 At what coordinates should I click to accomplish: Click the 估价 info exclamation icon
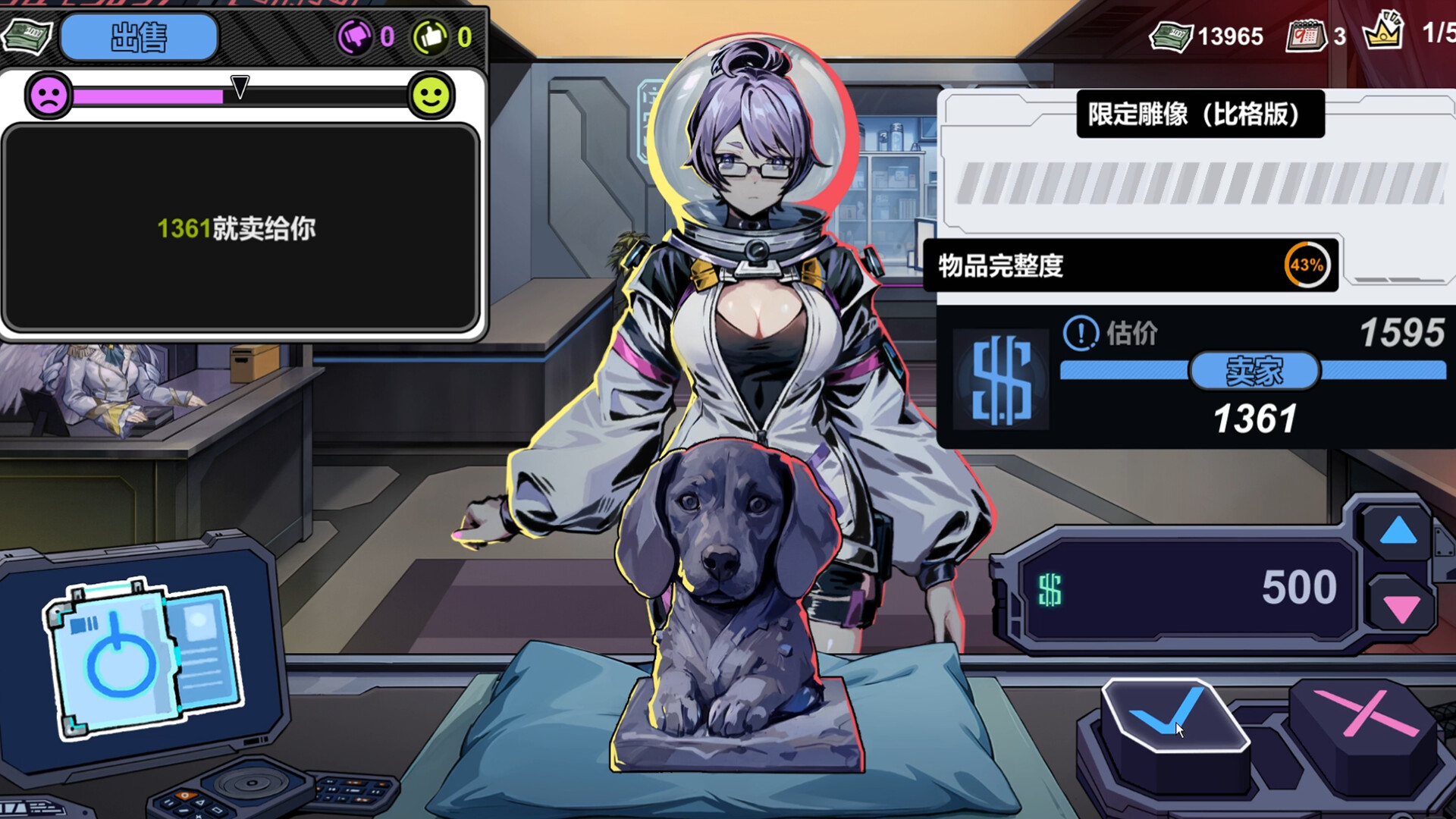coord(1081,333)
